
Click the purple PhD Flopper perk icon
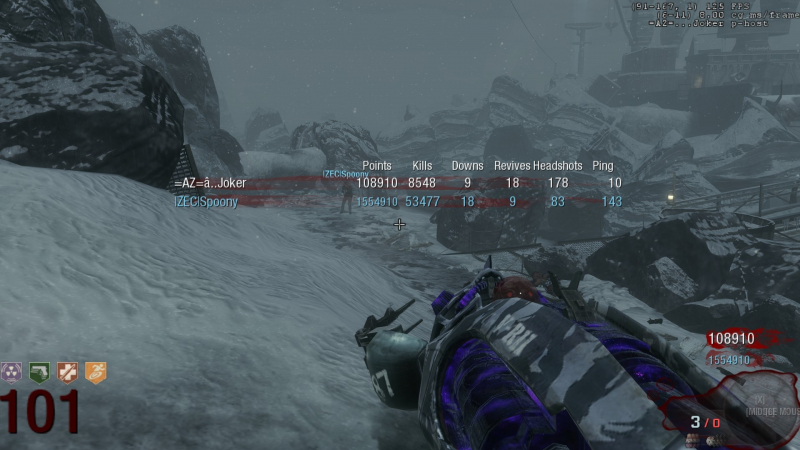click(12, 373)
